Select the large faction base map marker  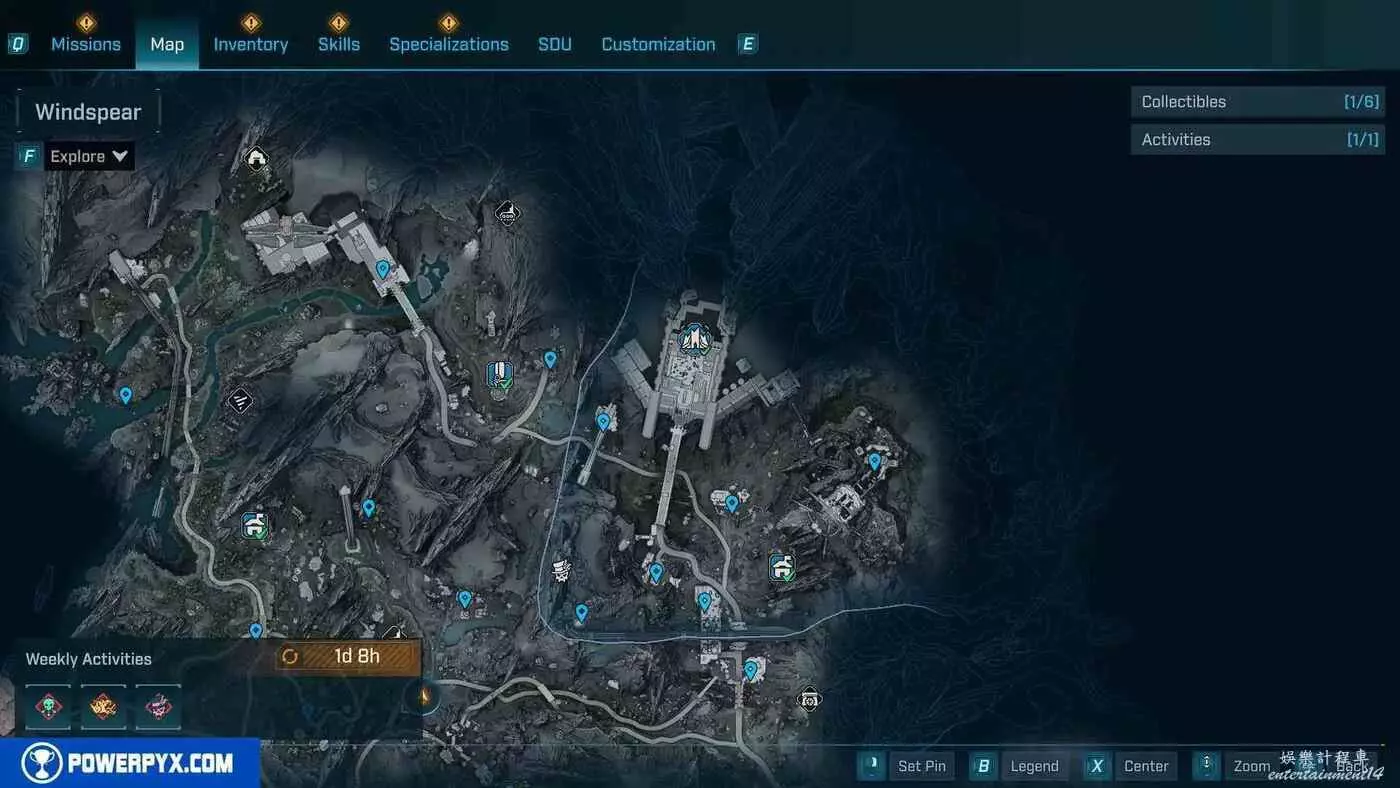pos(693,340)
